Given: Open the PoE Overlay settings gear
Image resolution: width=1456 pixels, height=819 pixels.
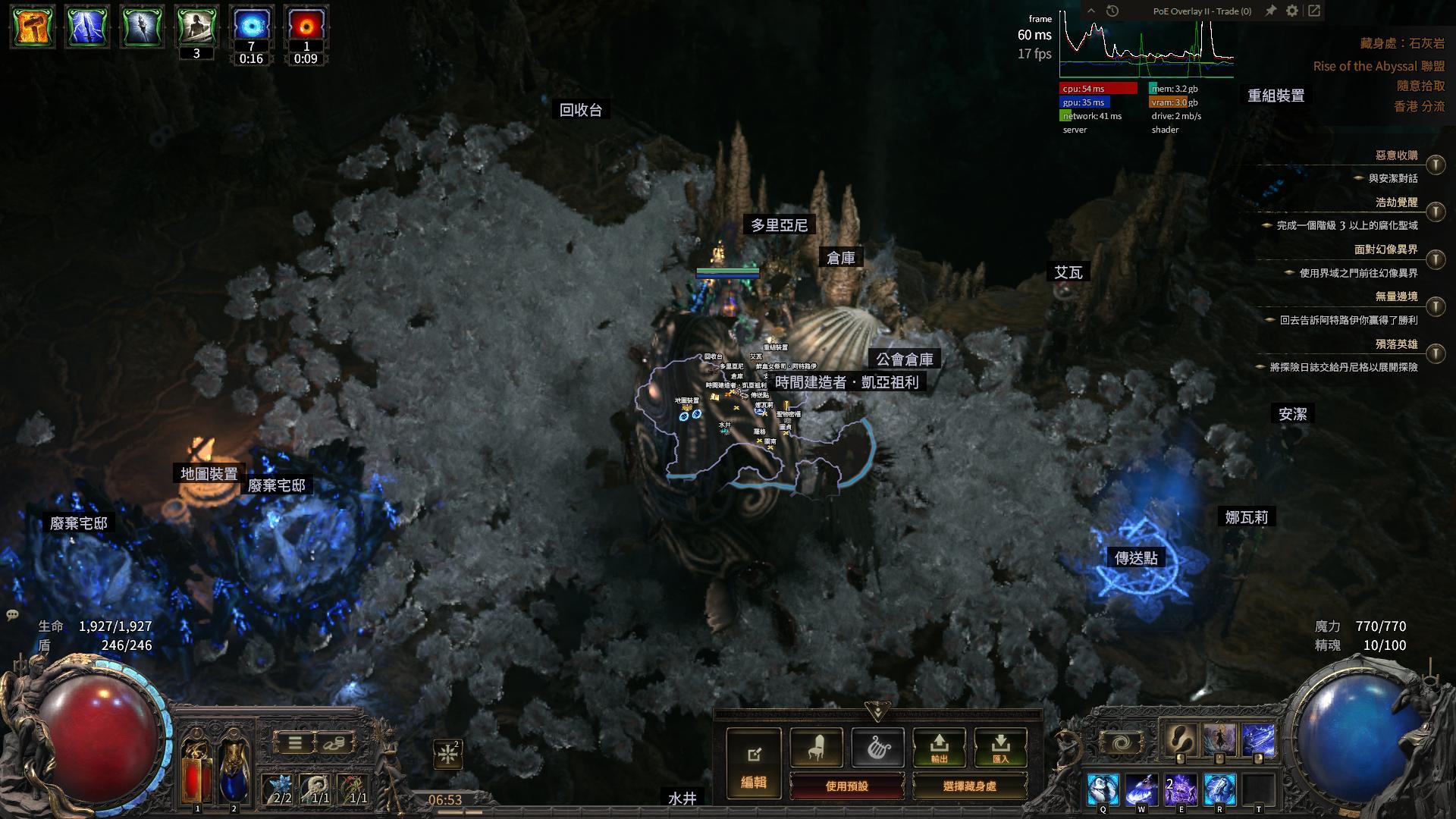Looking at the screenshot, I should (1292, 11).
